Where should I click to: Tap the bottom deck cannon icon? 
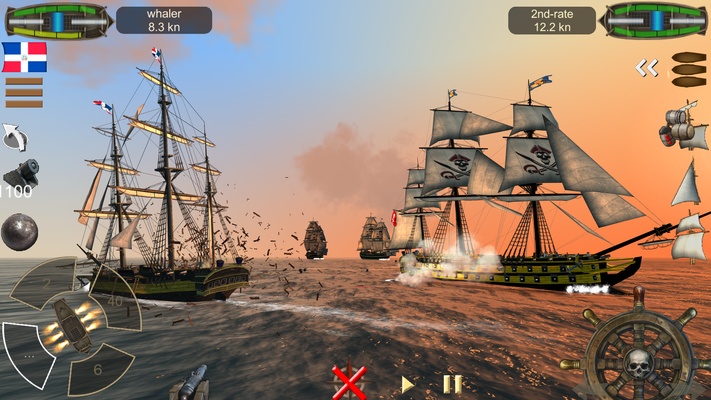(x=189, y=382)
